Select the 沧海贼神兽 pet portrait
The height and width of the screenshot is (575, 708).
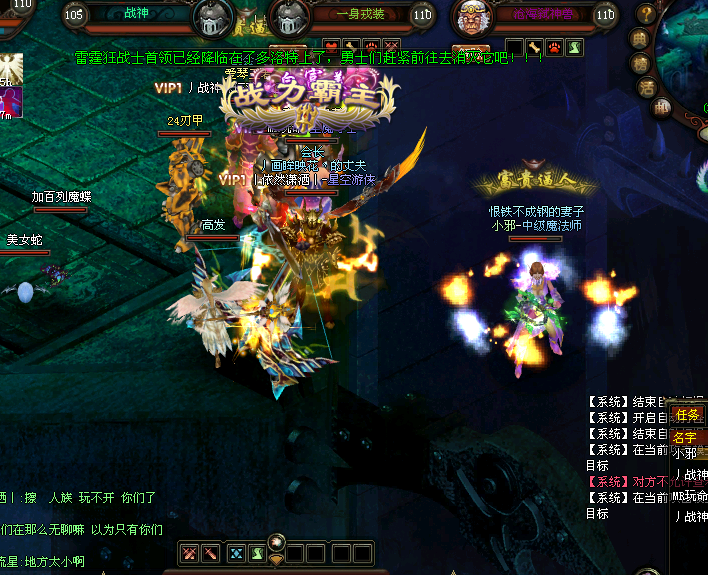tap(471, 18)
